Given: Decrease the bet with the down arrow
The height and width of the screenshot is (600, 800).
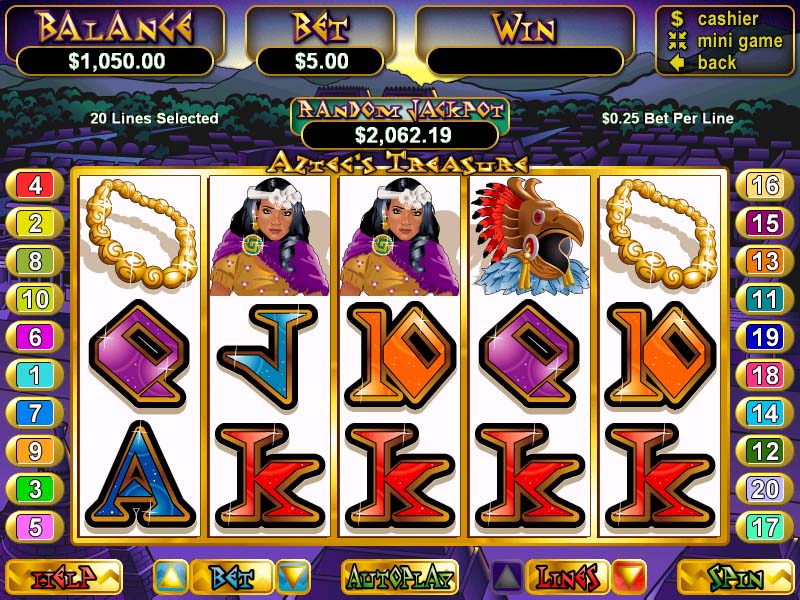Looking at the screenshot, I should tap(294, 577).
